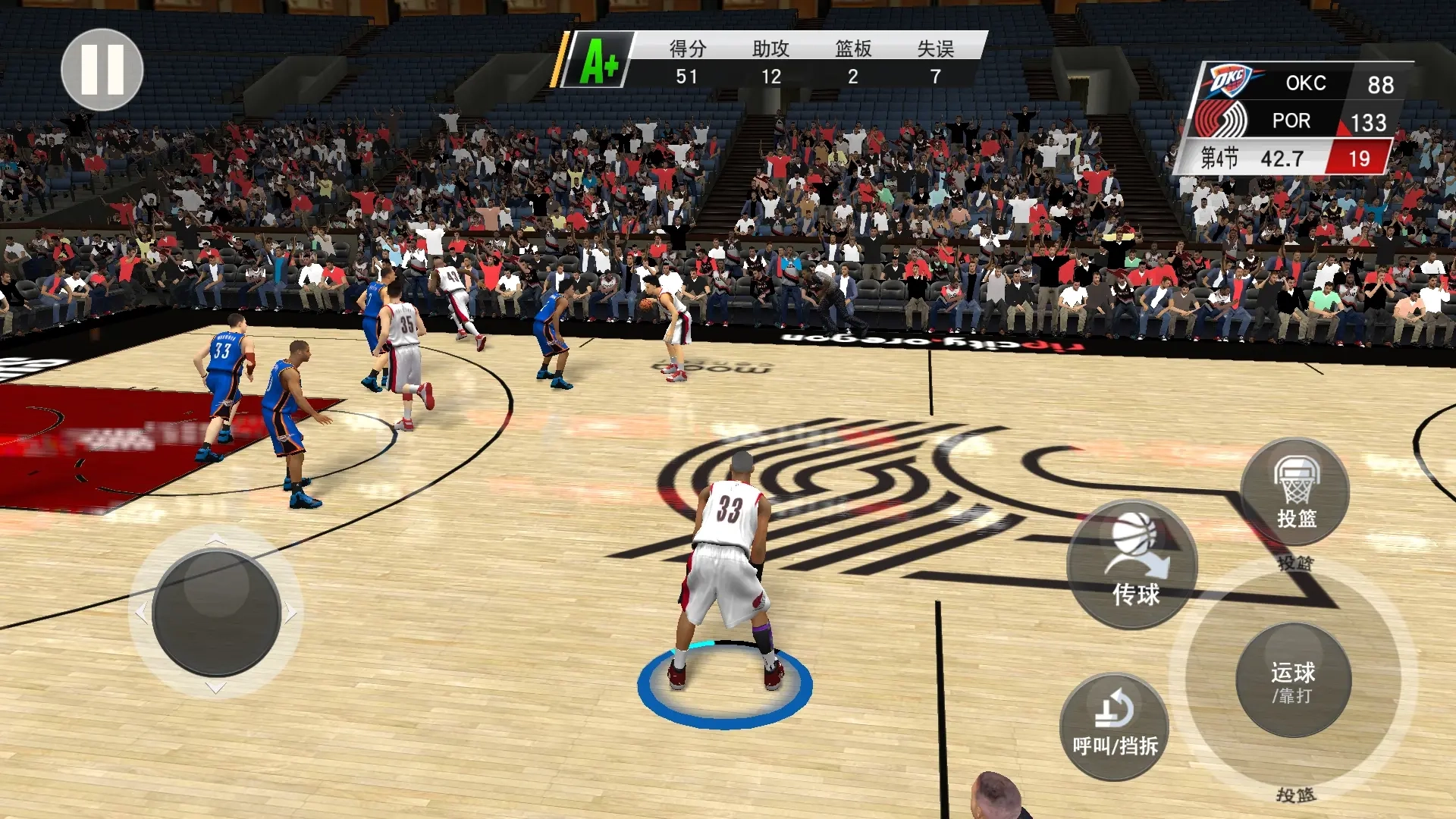Tap the 运球/靠打 dribble button
This screenshot has width=1456, height=819.
[x=1293, y=680]
